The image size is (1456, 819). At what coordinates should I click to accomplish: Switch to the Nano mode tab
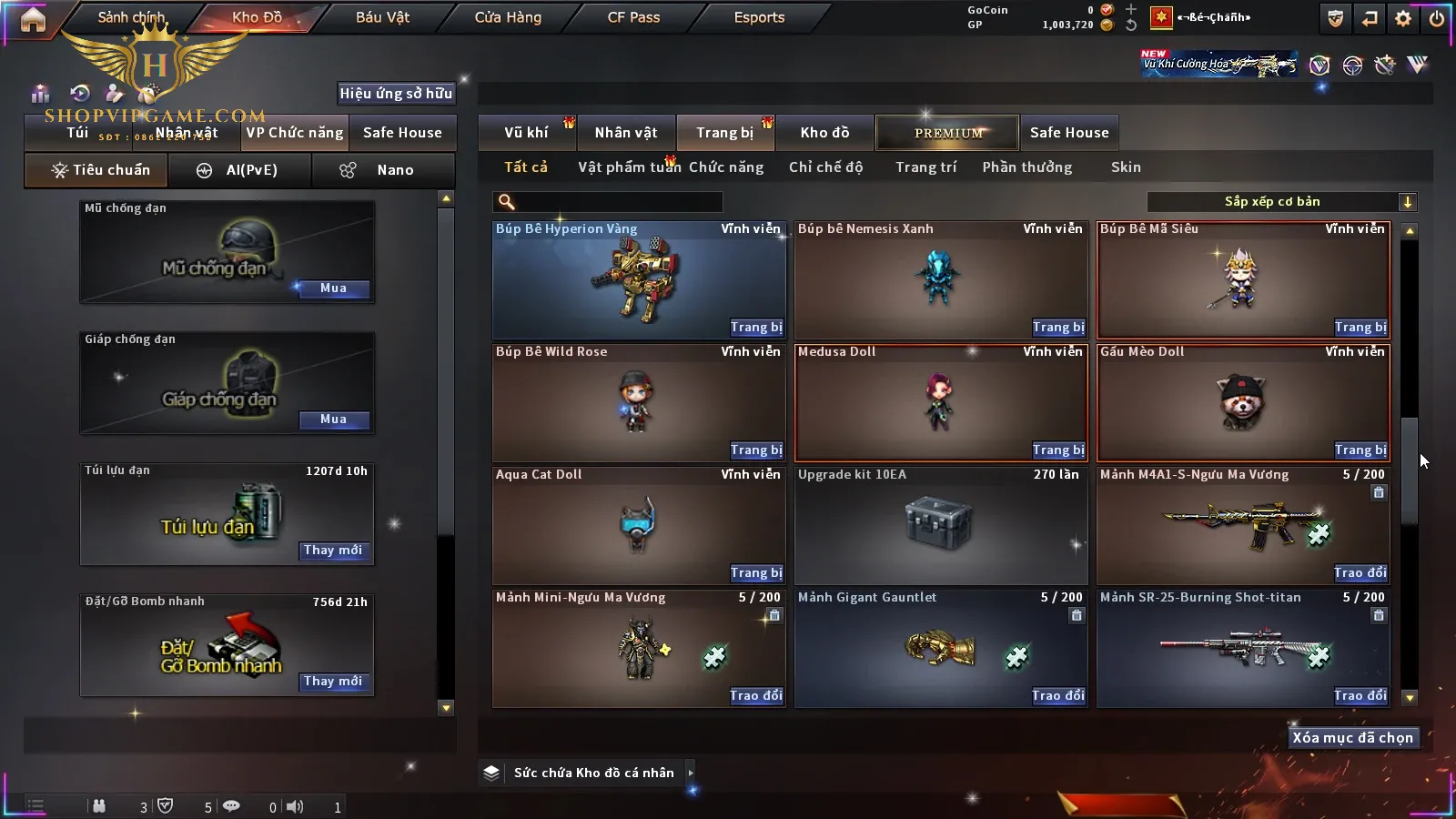(x=383, y=170)
